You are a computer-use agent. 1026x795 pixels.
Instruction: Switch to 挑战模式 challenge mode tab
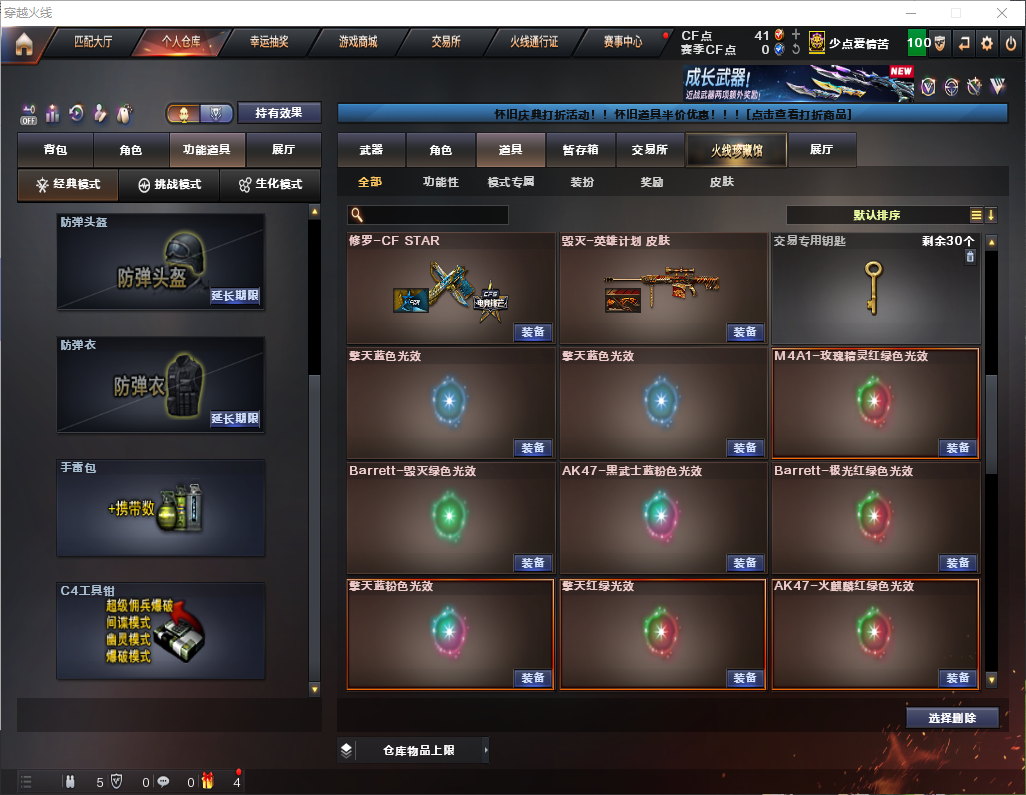click(169, 185)
